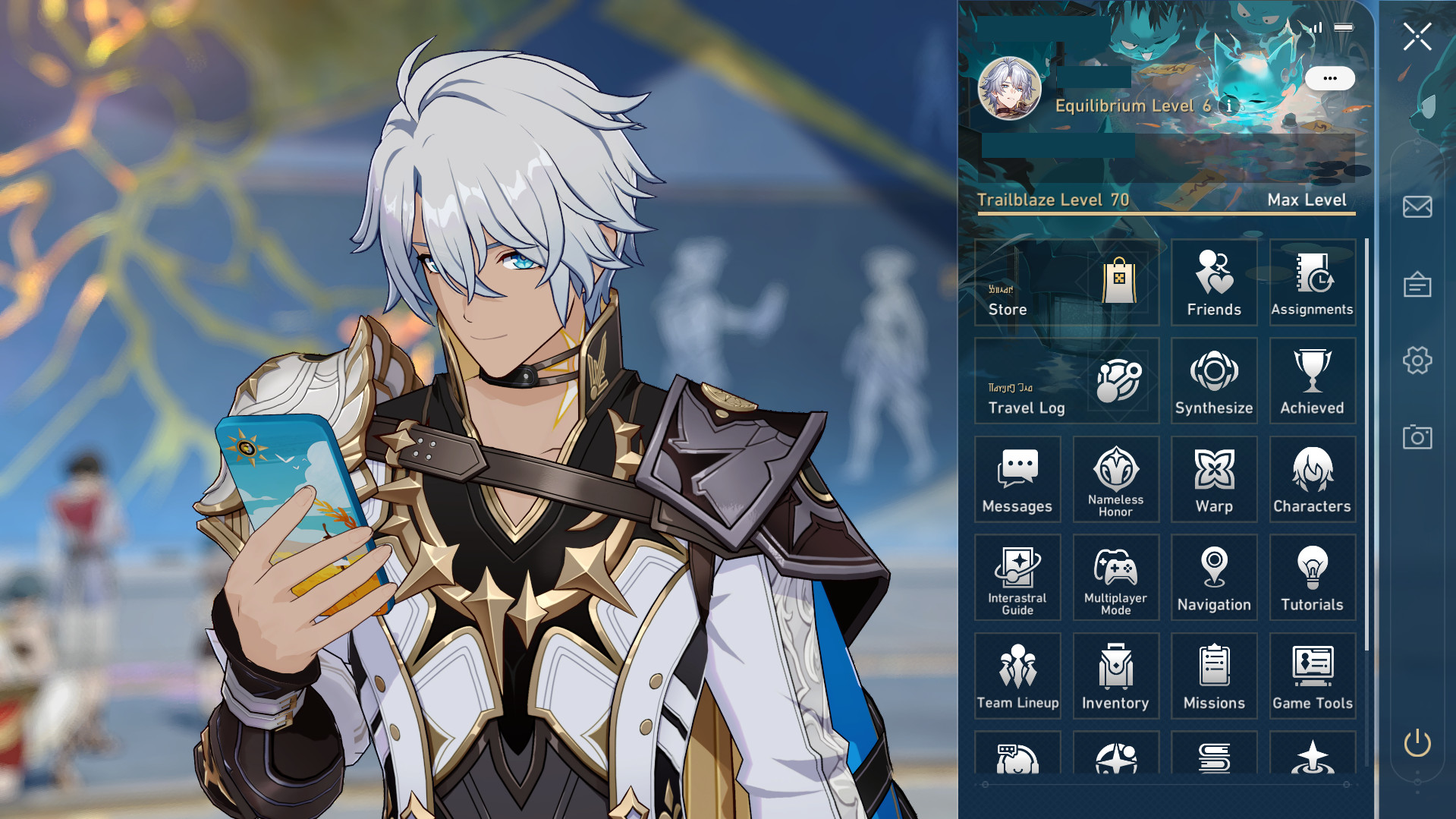
Task: Open the Interastral Guide
Action: (1017, 578)
